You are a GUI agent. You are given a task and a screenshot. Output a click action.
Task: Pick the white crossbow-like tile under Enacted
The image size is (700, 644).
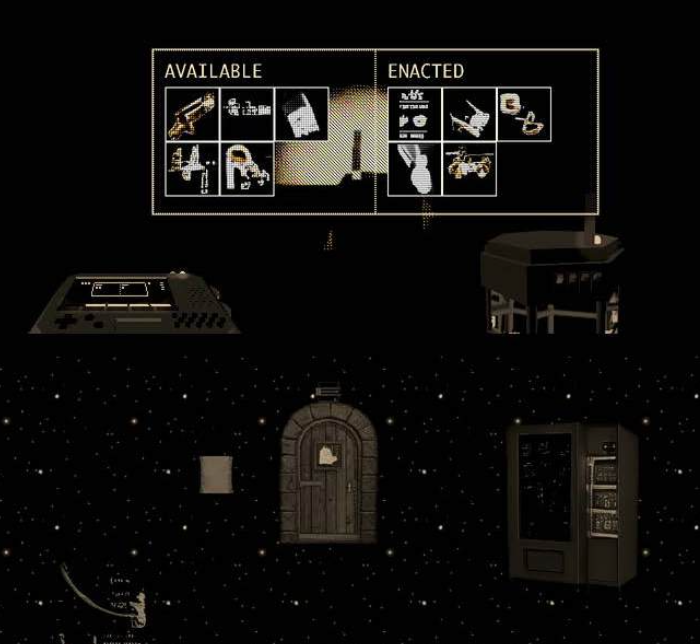[470, 114]
